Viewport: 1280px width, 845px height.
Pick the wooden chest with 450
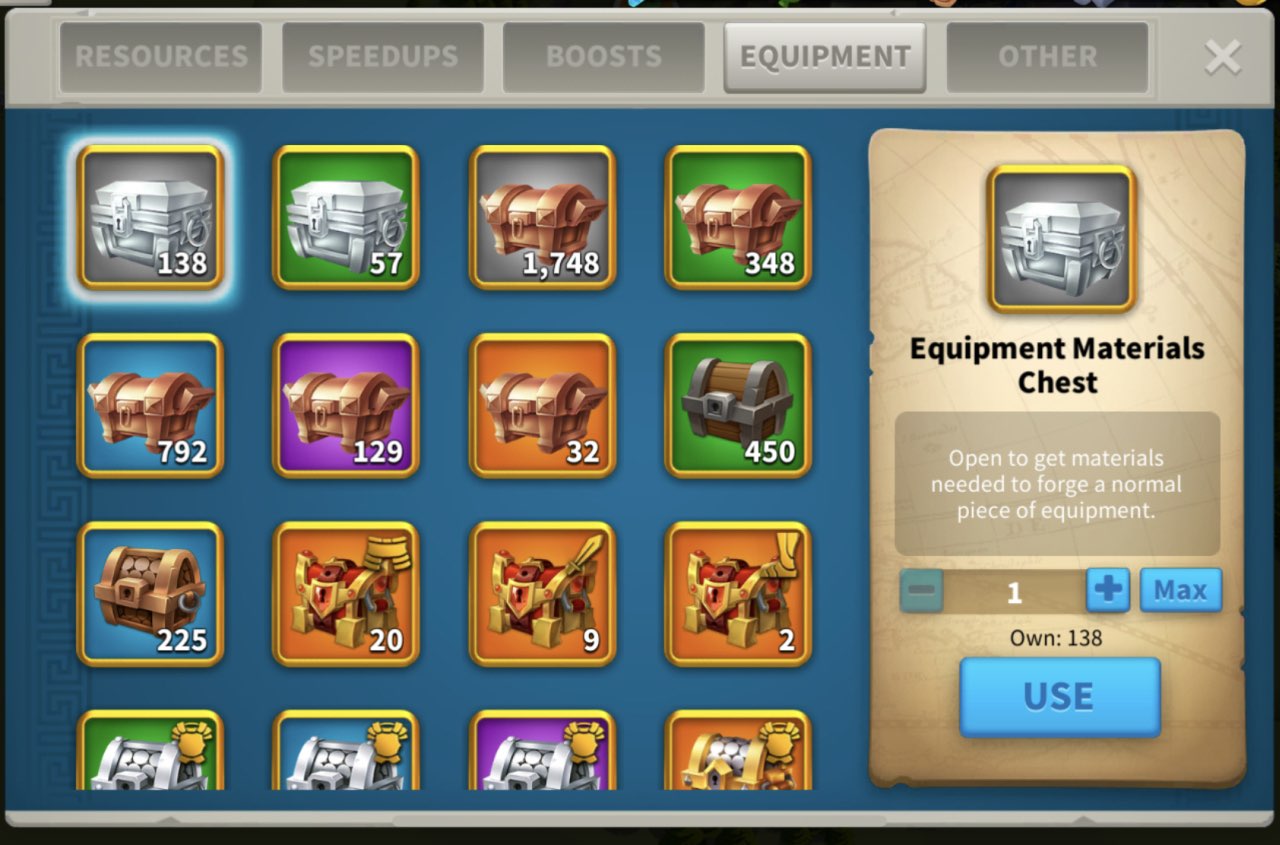coord(738,405)
